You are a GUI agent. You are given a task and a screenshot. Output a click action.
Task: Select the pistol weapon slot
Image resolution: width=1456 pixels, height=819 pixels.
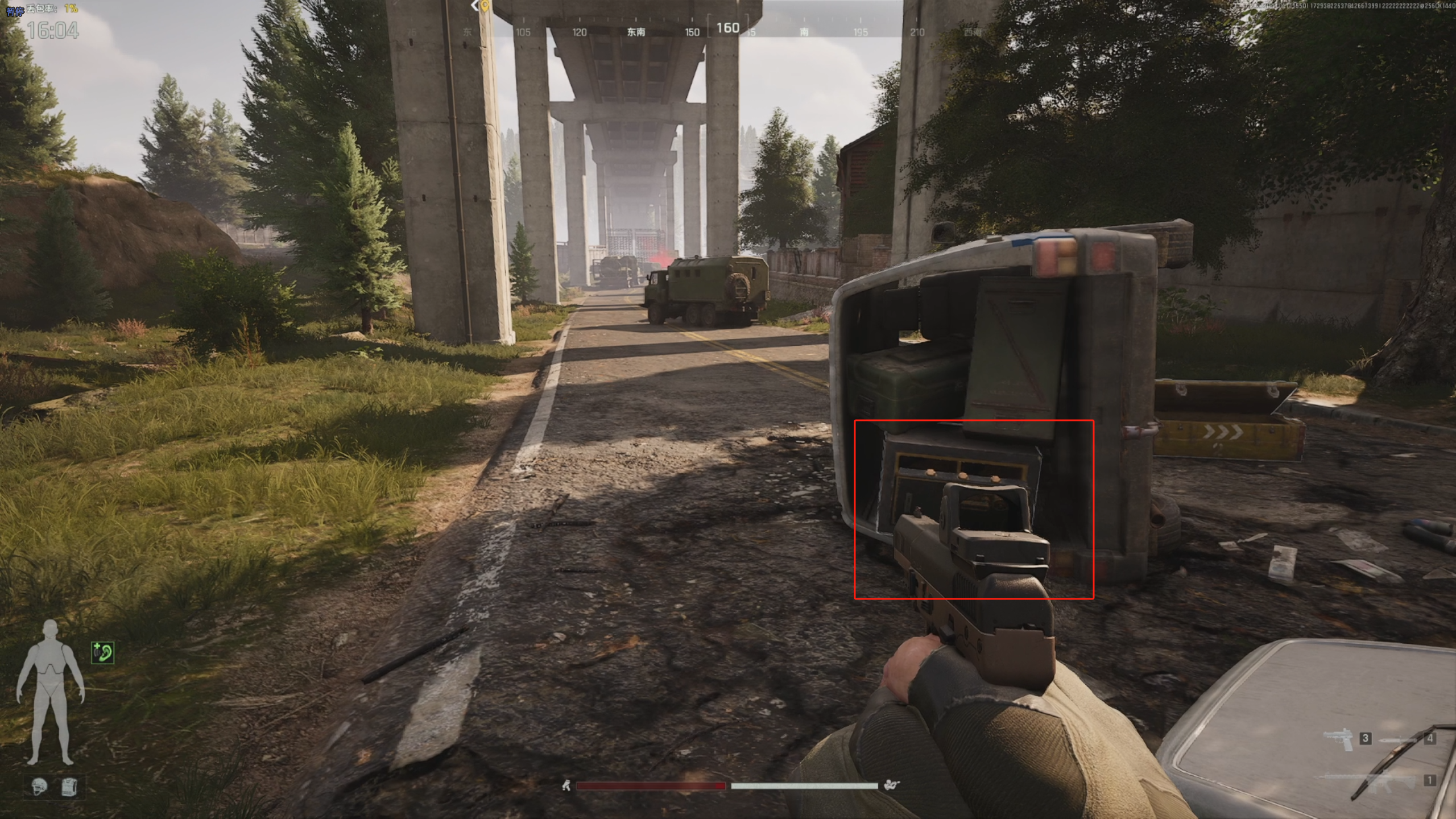pyautogui.click(x=1339, y=739)
